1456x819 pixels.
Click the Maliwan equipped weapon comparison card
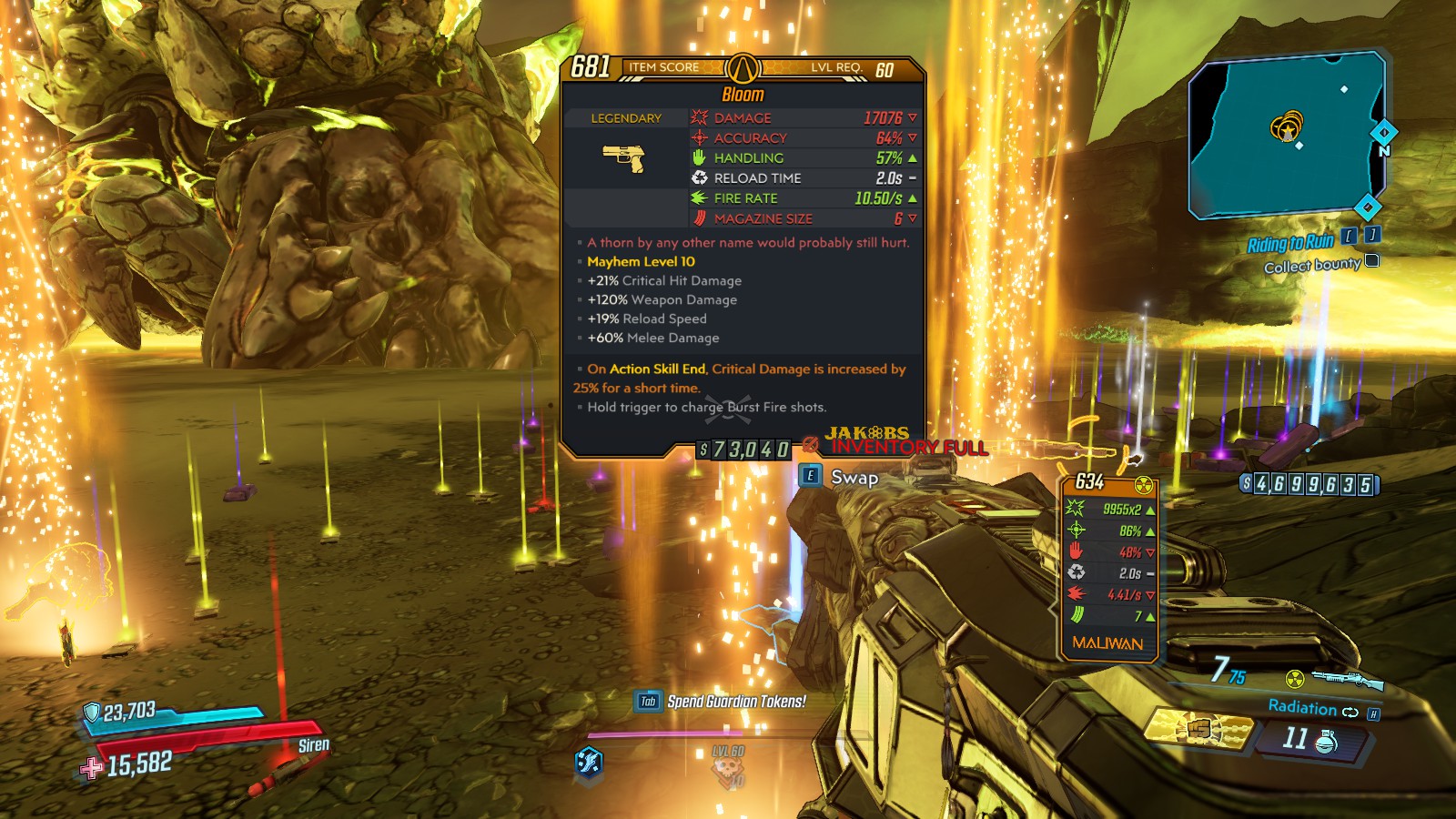pyautogui.click(x=1108, y=566)
